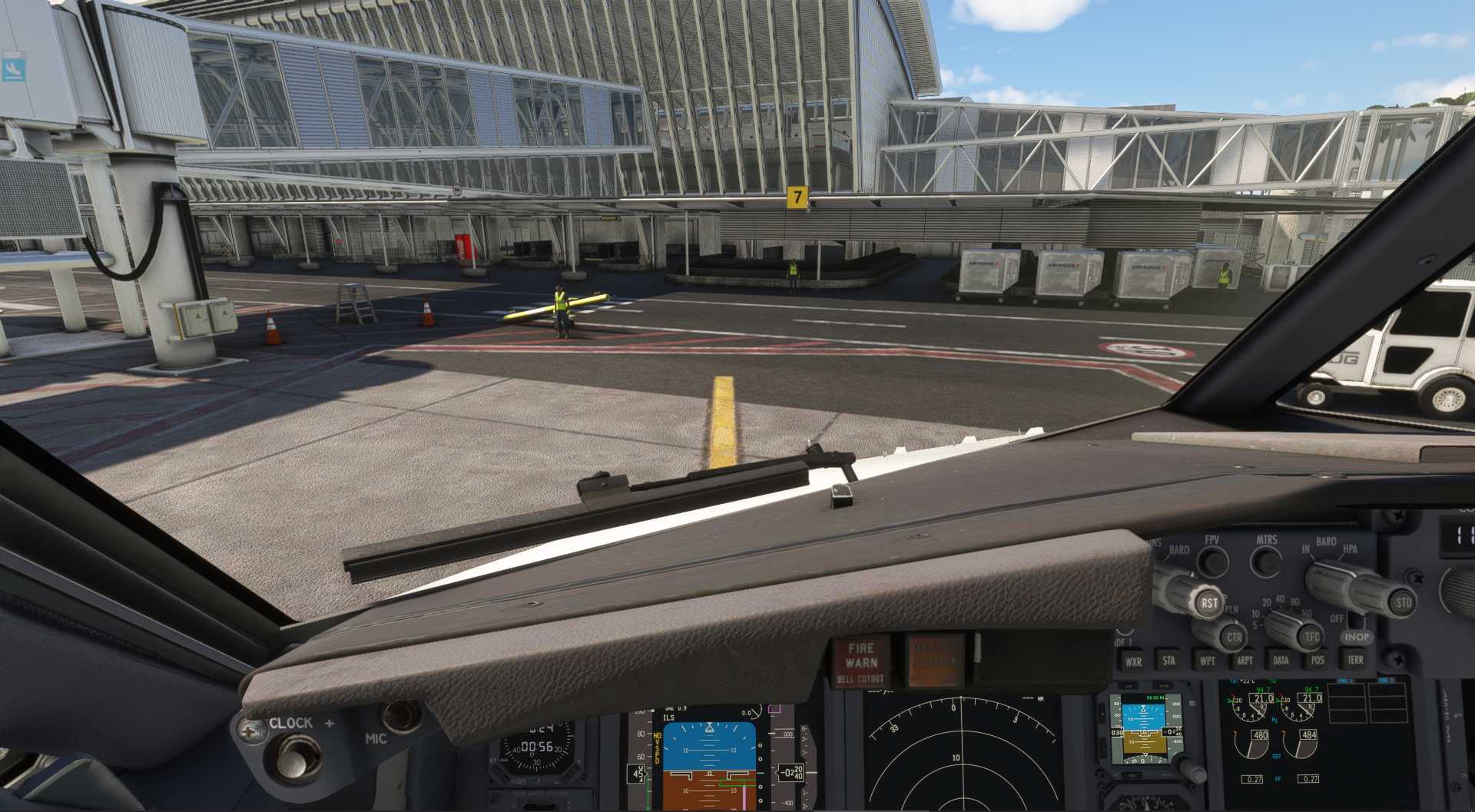Toggle the WXR weather radar switch
Viewport: 1475px width, 812px height.
click(1133, 661)
